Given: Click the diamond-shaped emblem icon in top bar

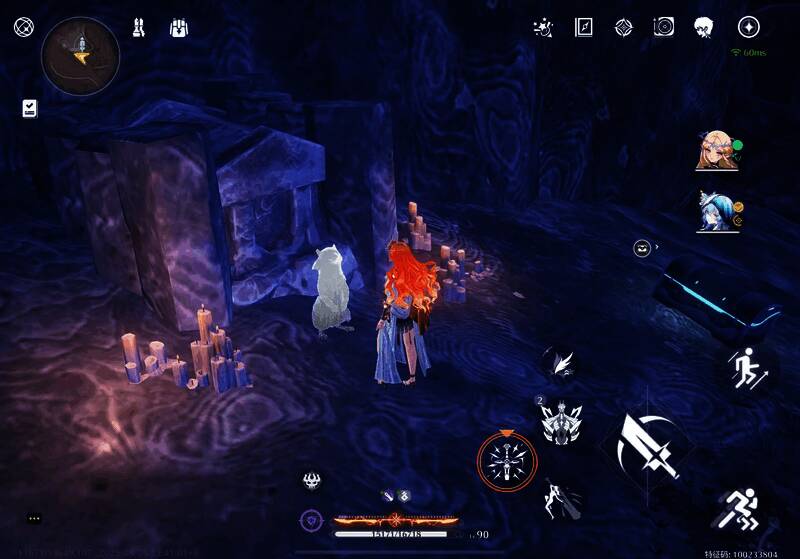Looking at the screenshot, I should 624,28.
